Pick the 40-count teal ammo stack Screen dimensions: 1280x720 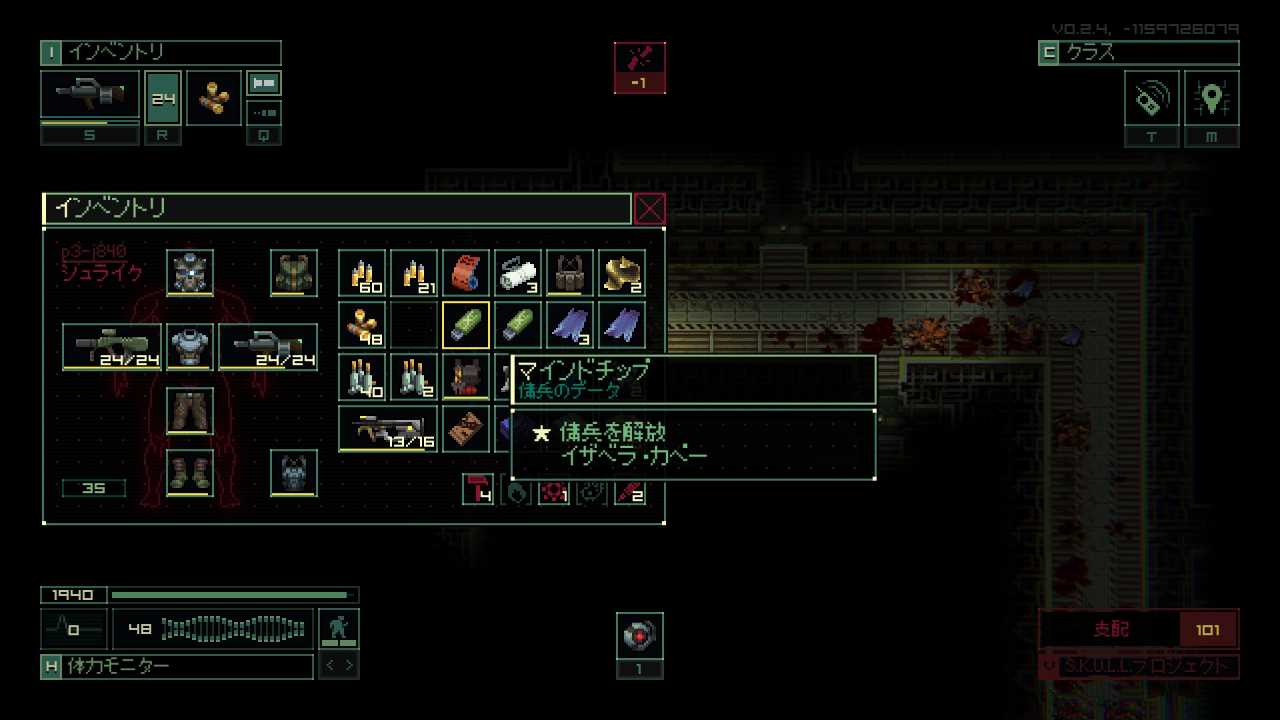pyautogui.click(x=362, y=377)
